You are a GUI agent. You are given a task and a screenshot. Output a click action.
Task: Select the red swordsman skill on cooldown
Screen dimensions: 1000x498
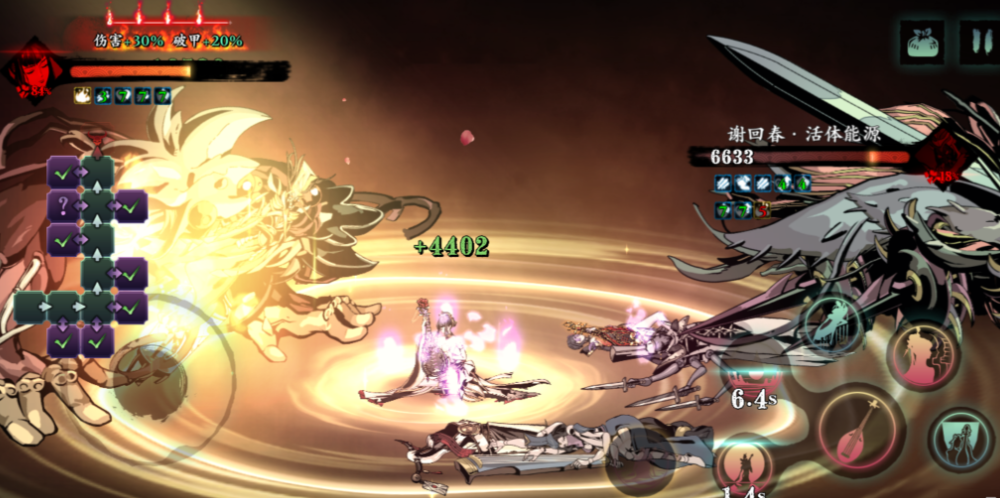point(746,466)
